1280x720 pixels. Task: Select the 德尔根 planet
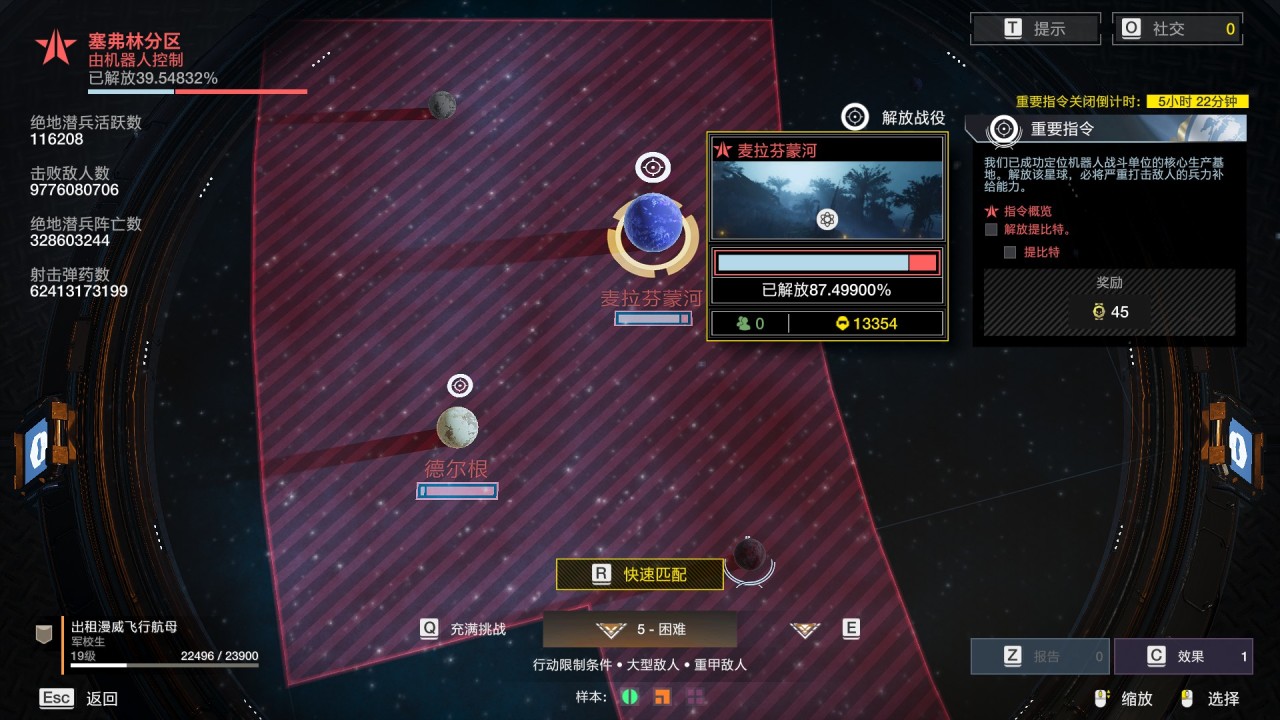(457, 428)
